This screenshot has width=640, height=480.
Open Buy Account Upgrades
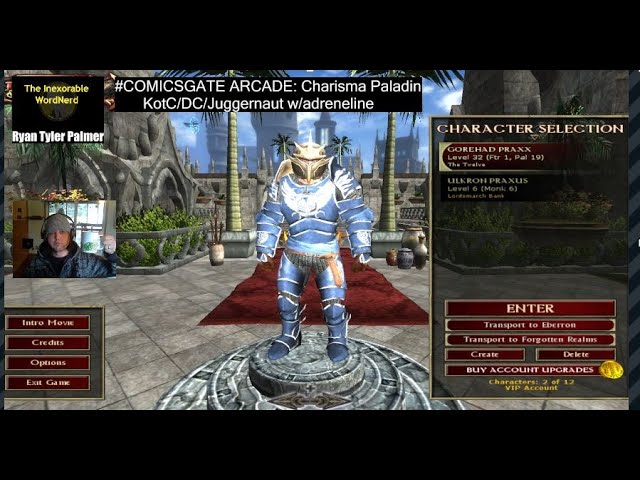[x=522, y=370]
